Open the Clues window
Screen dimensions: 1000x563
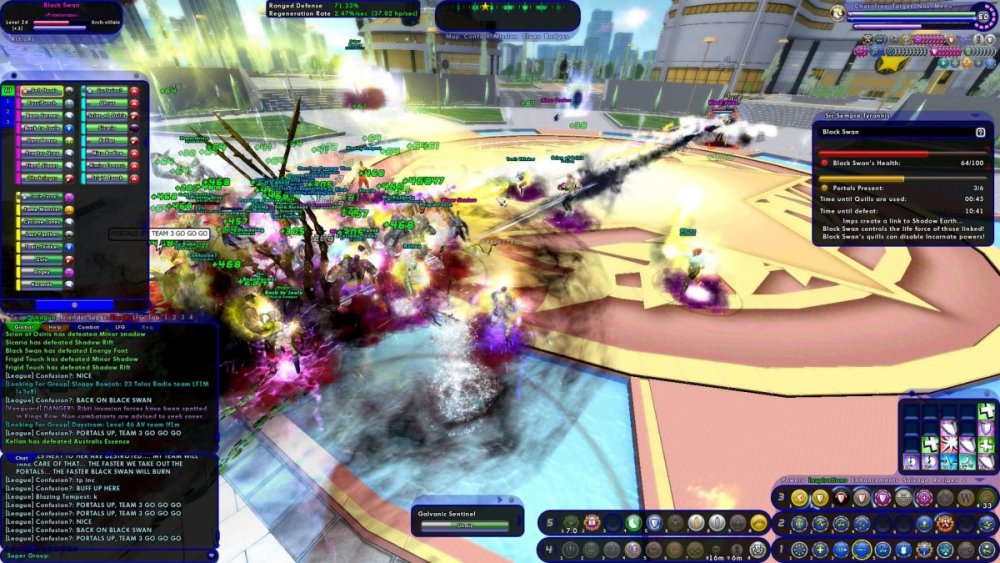point(534,37)
